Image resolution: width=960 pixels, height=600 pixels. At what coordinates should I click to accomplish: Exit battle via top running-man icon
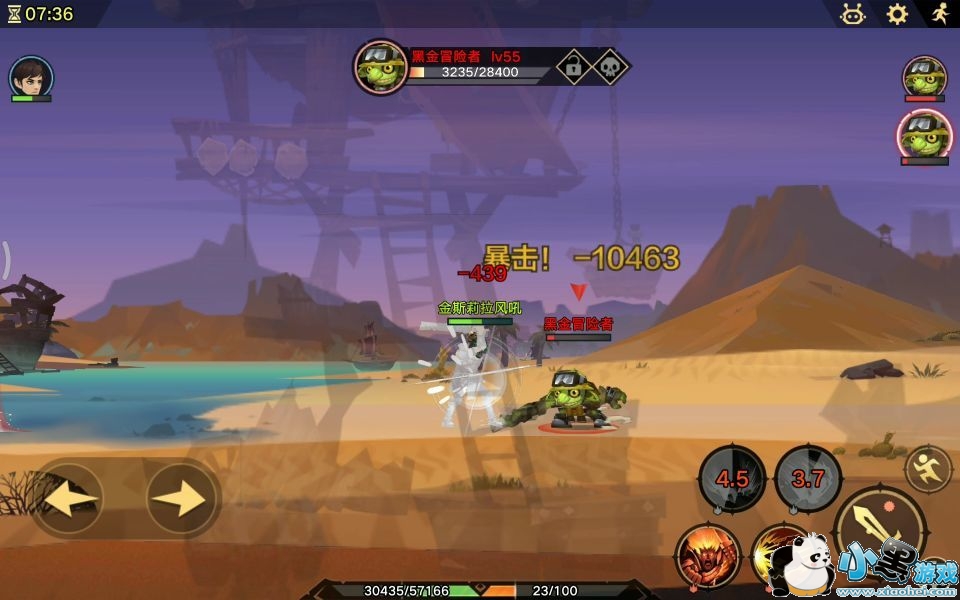pos(939,14)
